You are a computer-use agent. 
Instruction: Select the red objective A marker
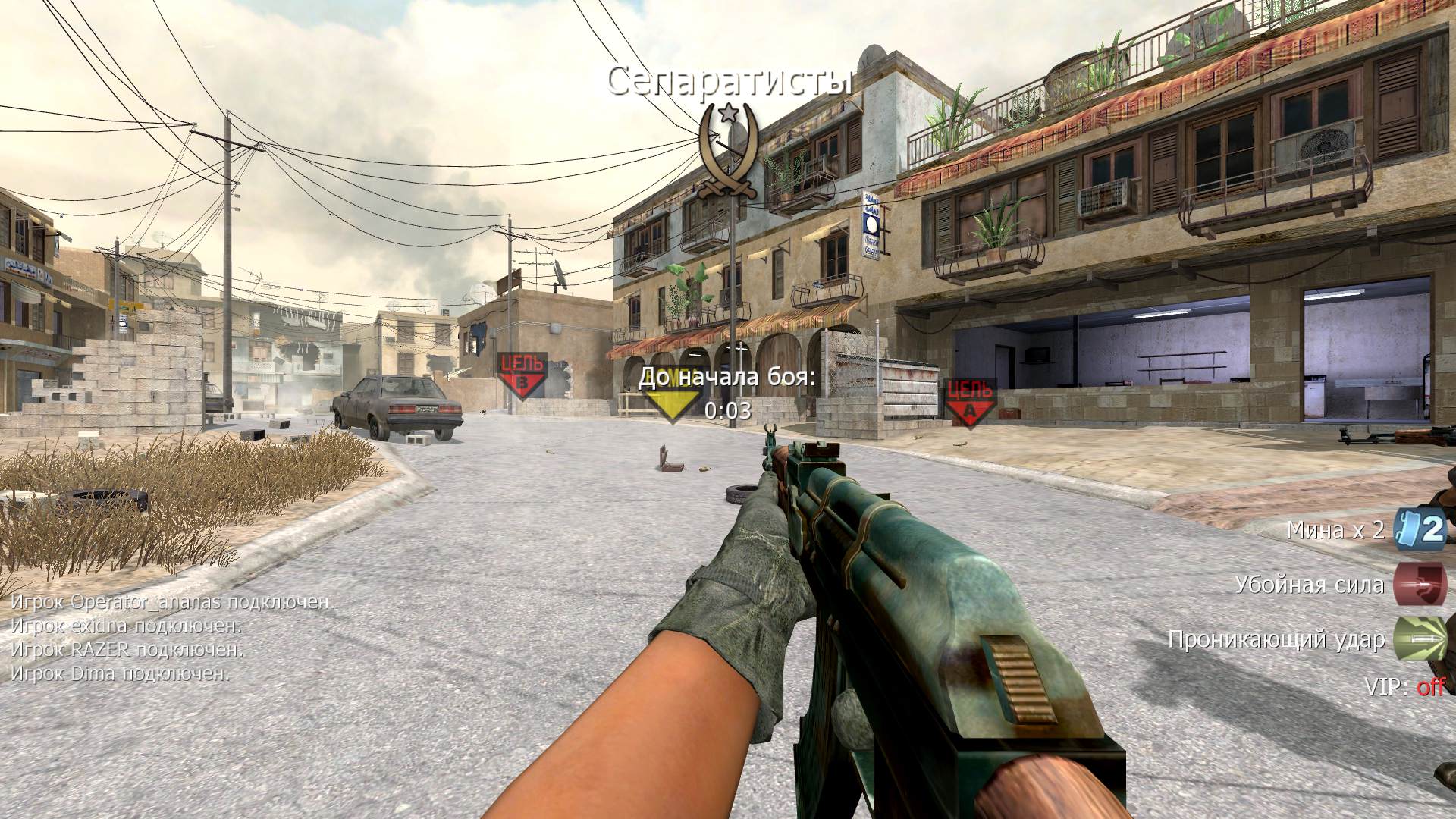(970, 401)
